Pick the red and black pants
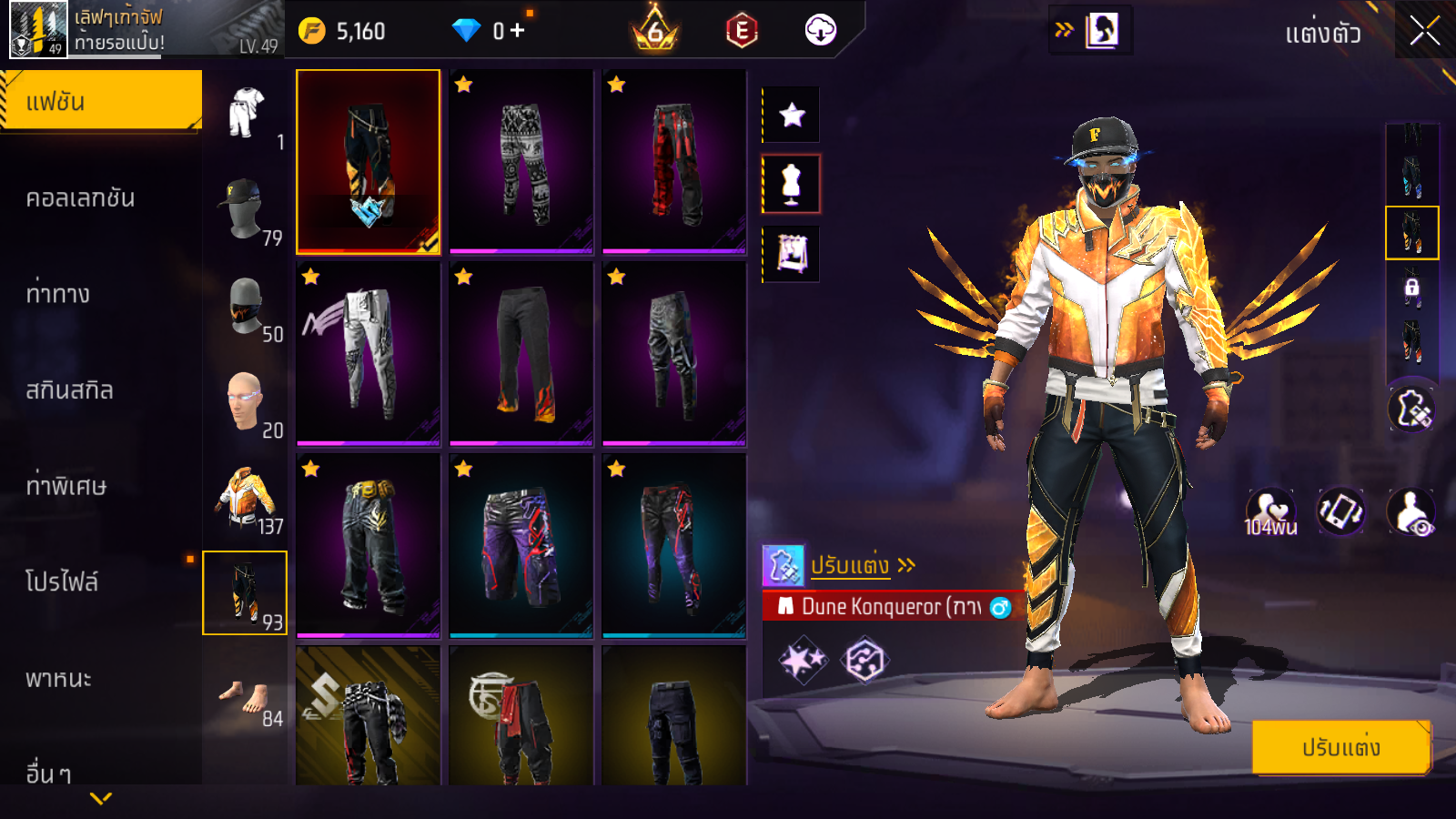Image resolution: width=1456 pixels, height=819 pixels. 674,161
